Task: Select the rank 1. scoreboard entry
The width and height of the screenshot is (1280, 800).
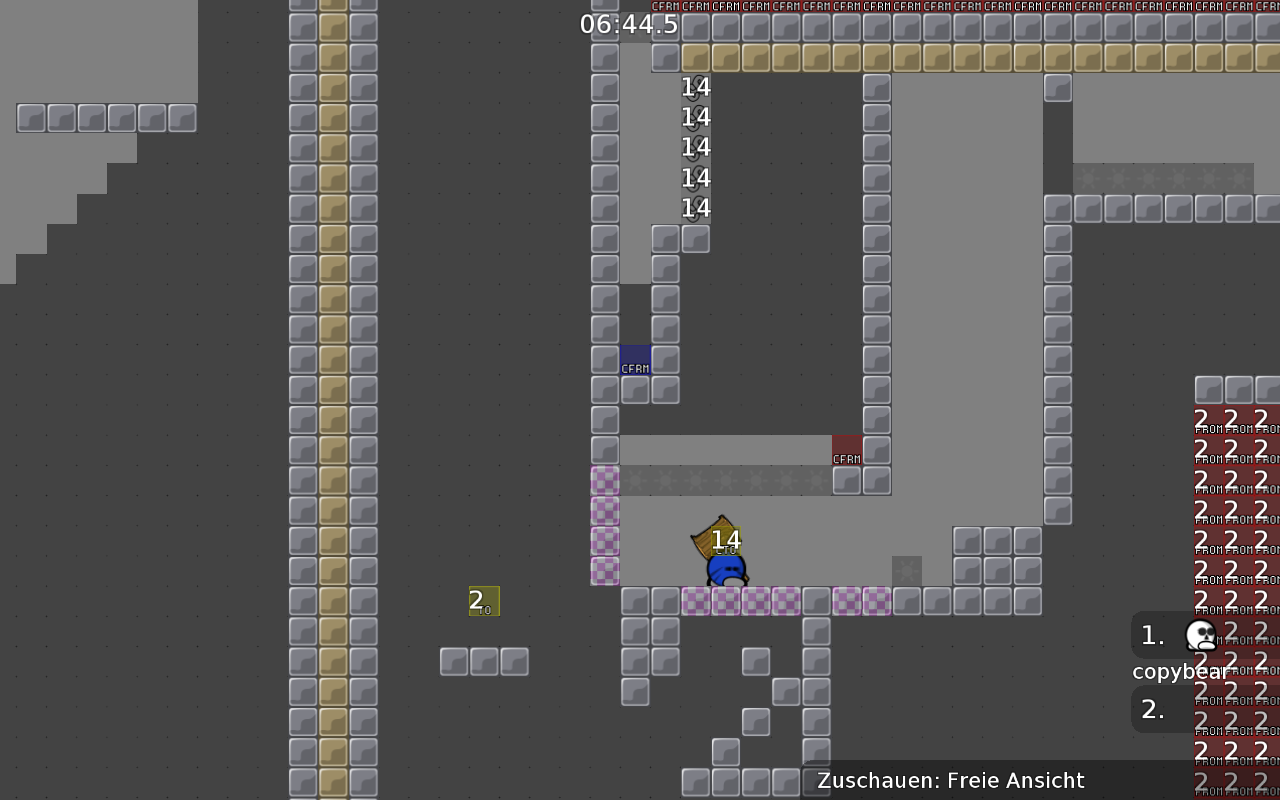Action: point(1151,635)
